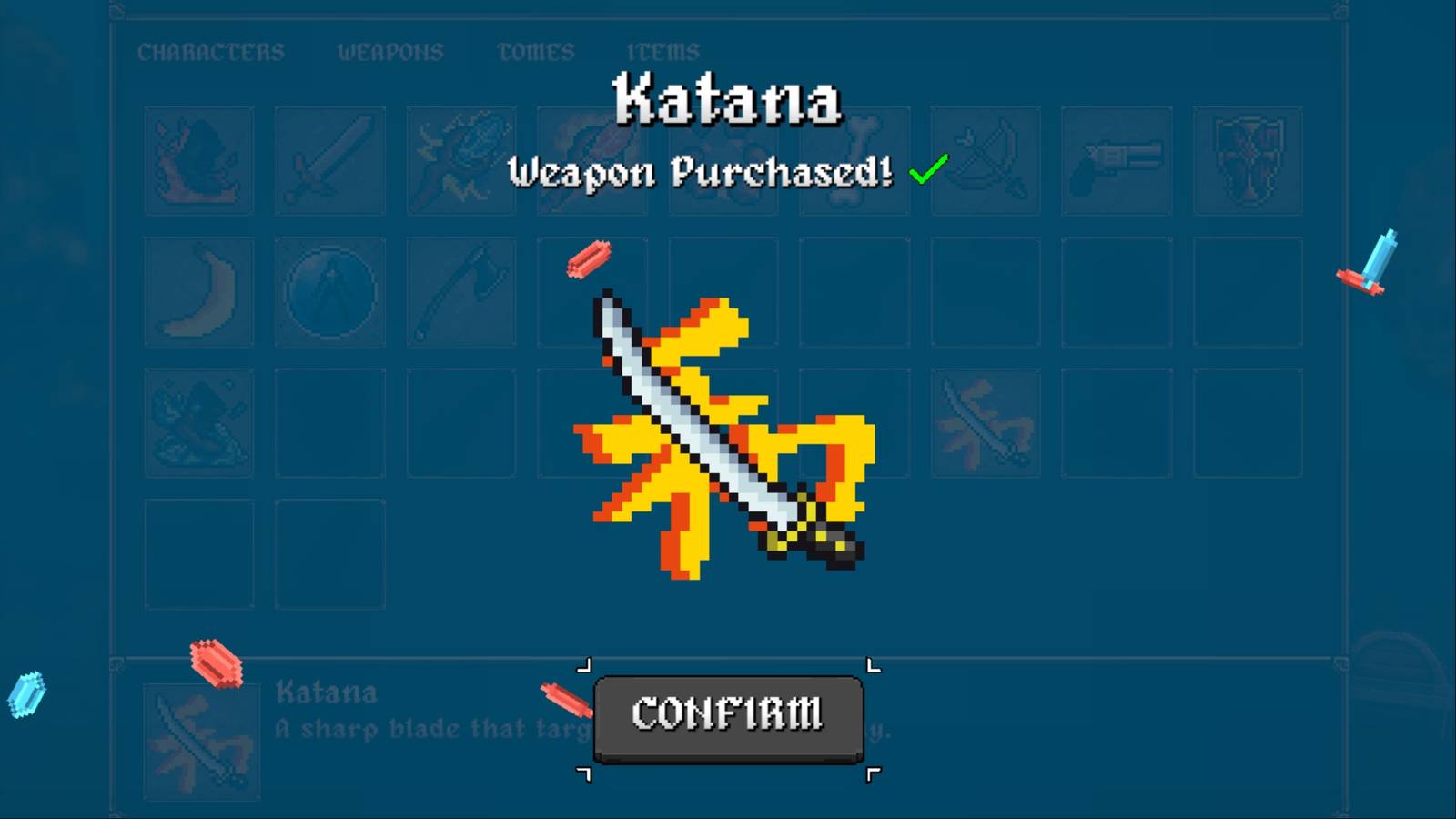
Task: Select the lightning trident weapon icon
Action: point(460,159)
